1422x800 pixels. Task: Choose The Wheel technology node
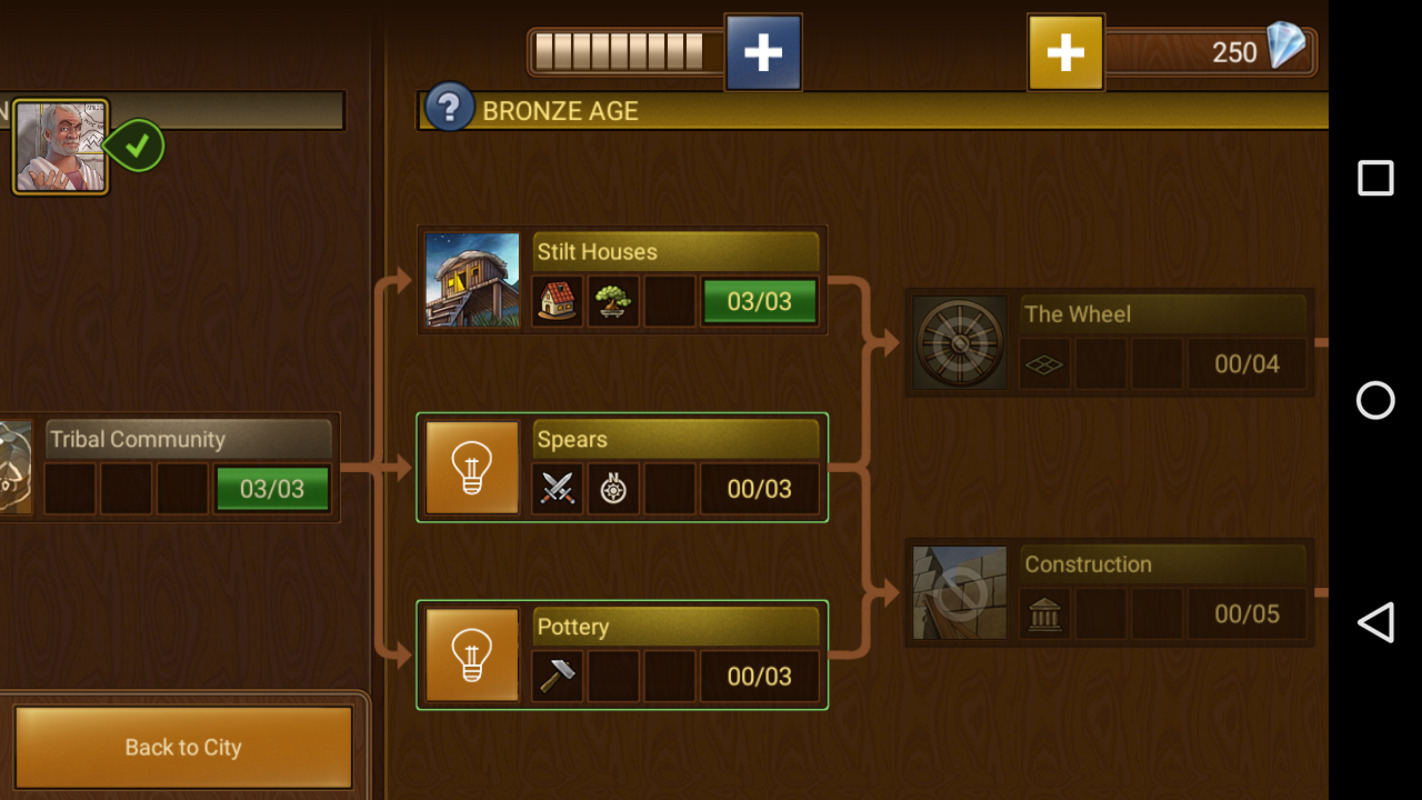[1109, 342]
